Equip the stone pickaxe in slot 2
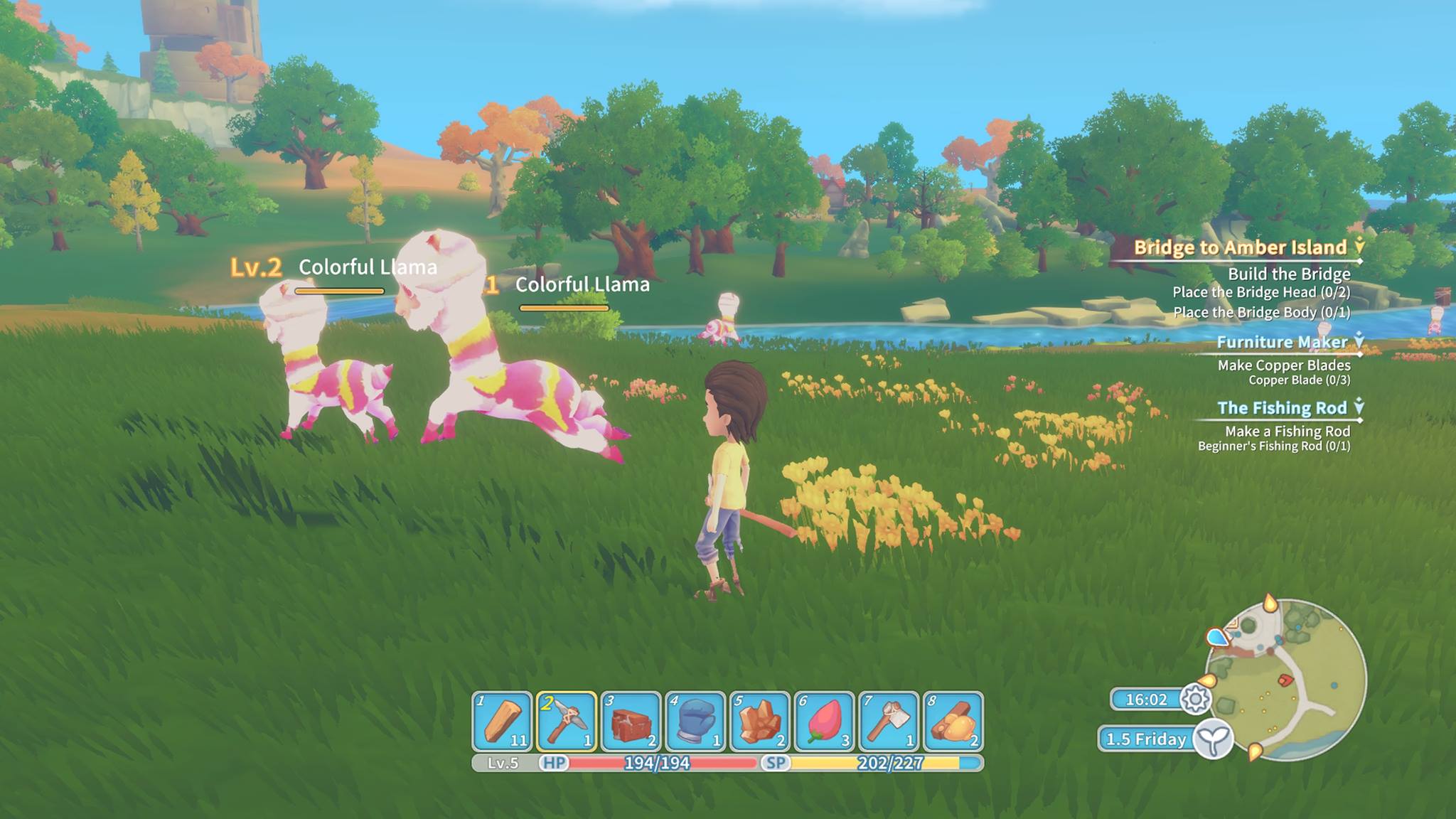The width and height of the screenshot is (1456, 819). (x=567, y=721)
